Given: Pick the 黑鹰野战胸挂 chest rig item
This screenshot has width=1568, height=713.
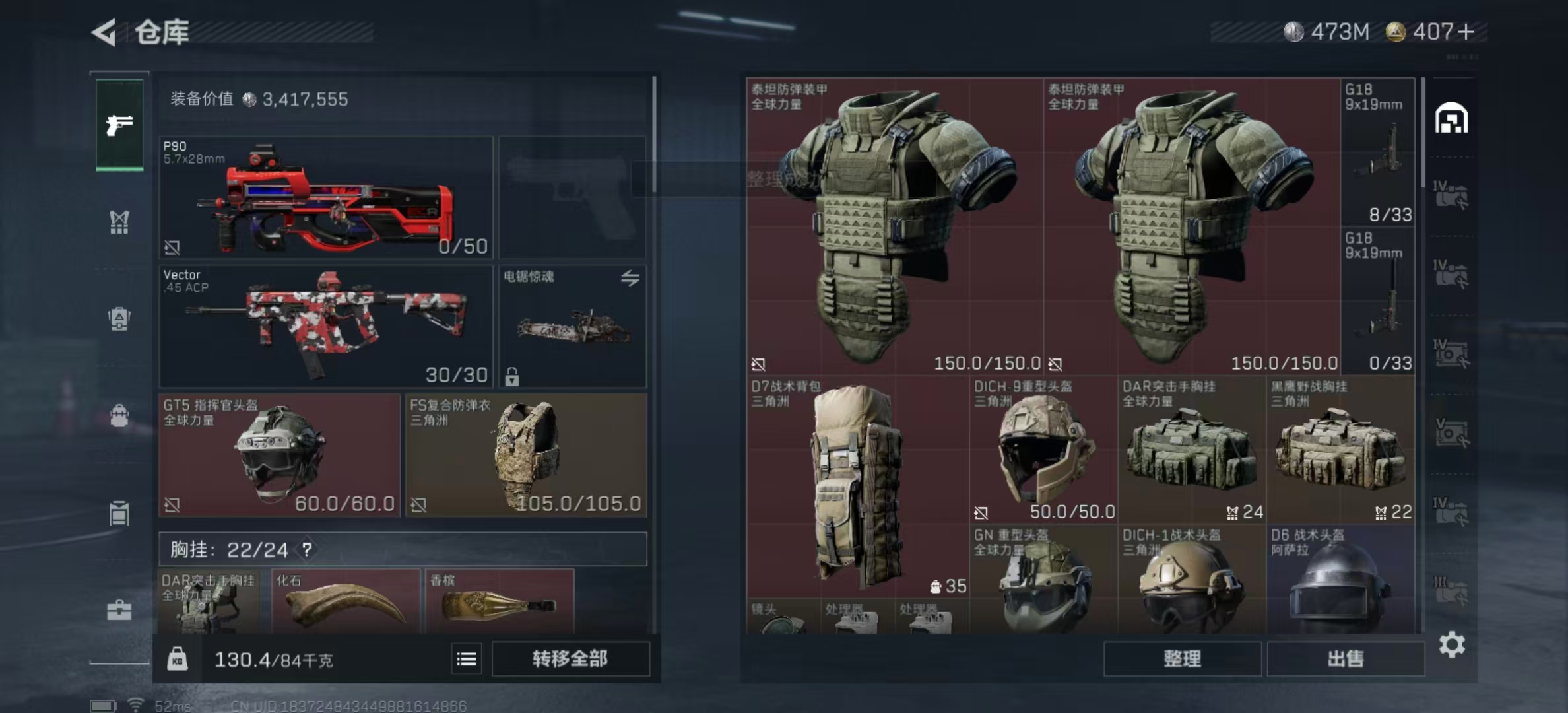Looking at the screenshot, I should point(1340,450).
